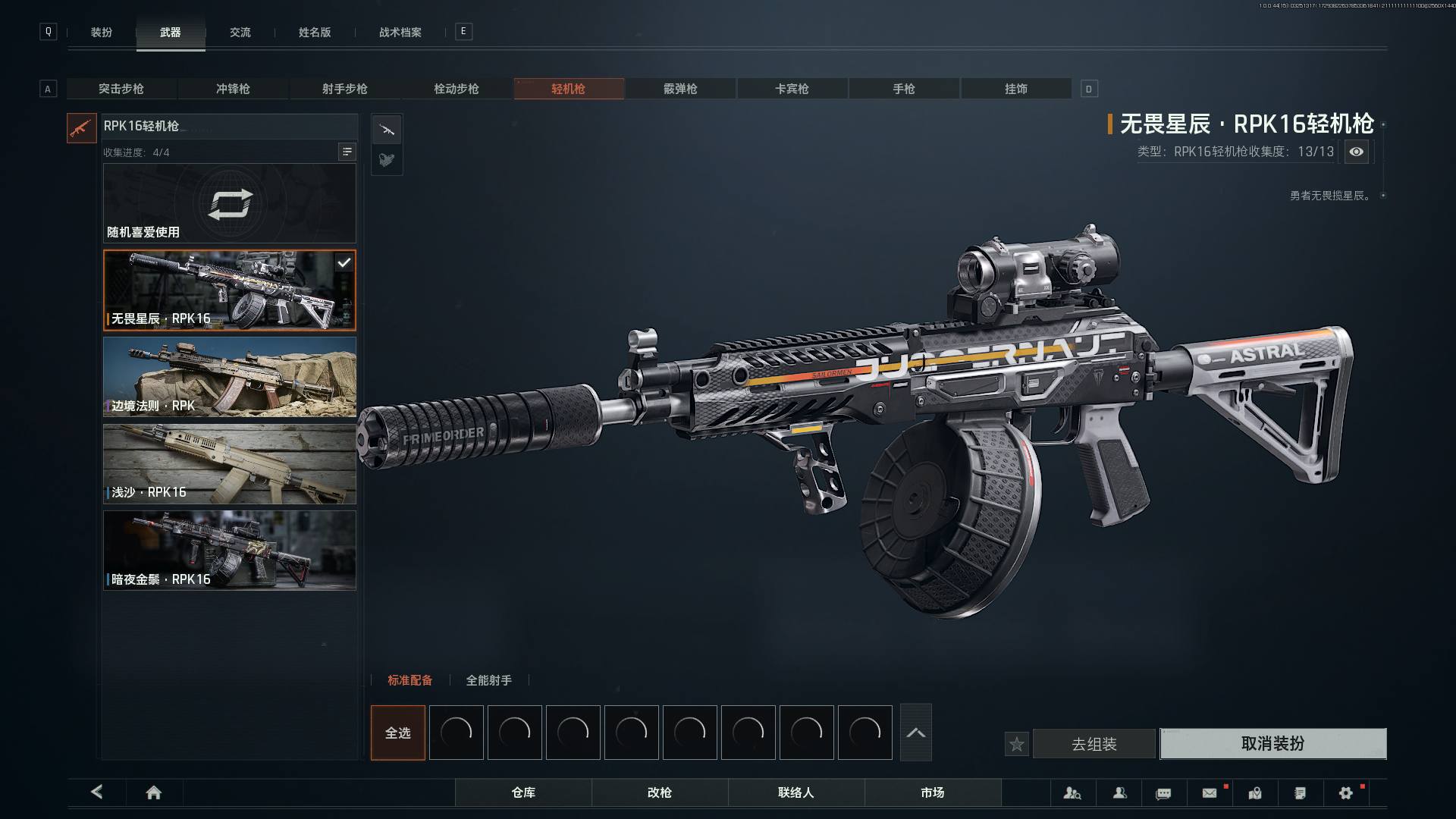The image size is (1456, 819).
Task: Switch to the 装扮 top tab
Action: click(x=102, y=33)
